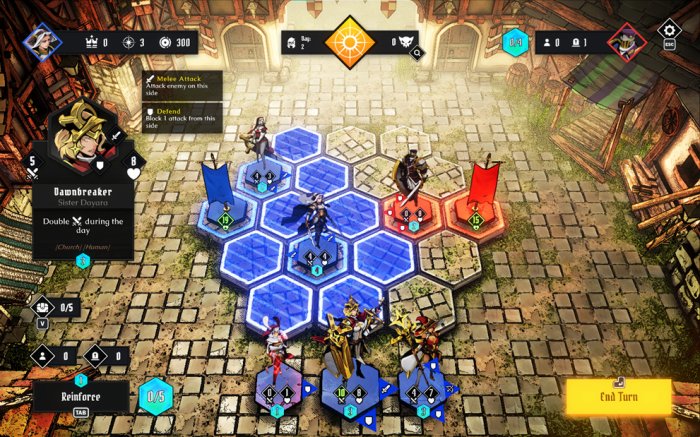Open settings via the gear icon
This screenshot has height=437, width=700.
(669, 31)
